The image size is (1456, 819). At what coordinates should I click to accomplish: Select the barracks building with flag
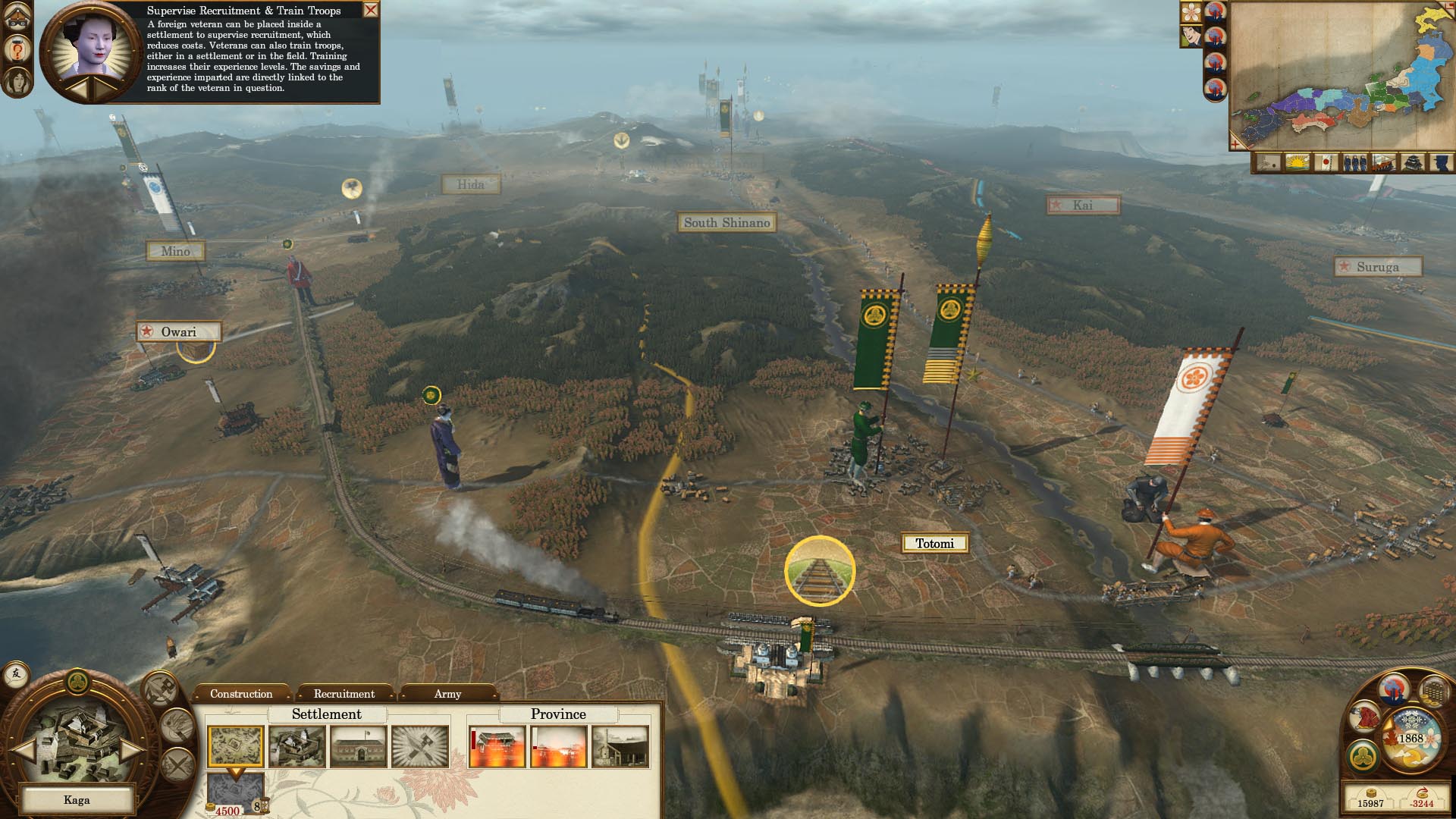pyautogui.click(x=358, y=746)
